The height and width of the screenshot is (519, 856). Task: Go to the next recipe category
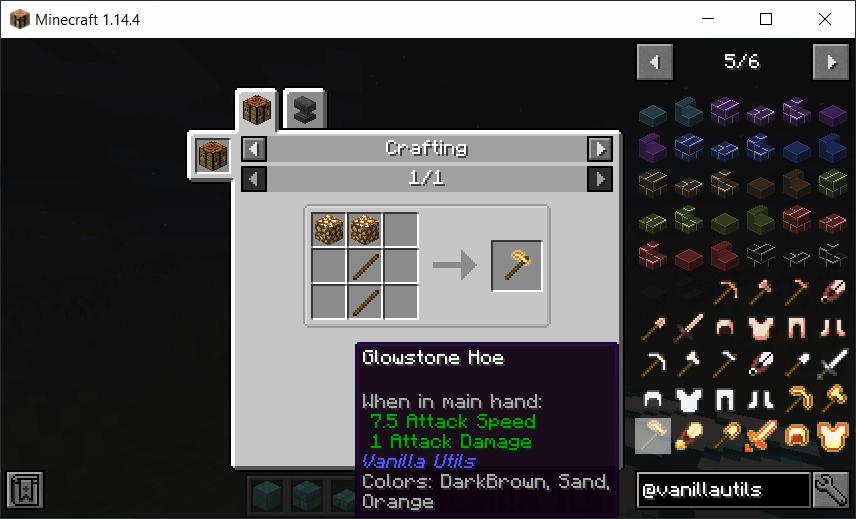599,149
